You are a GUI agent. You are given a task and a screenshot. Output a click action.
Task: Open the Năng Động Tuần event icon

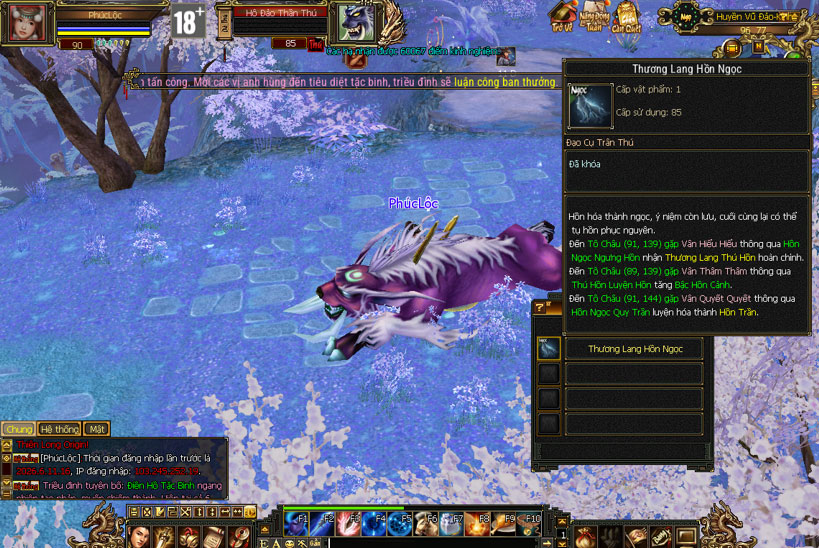596,16
